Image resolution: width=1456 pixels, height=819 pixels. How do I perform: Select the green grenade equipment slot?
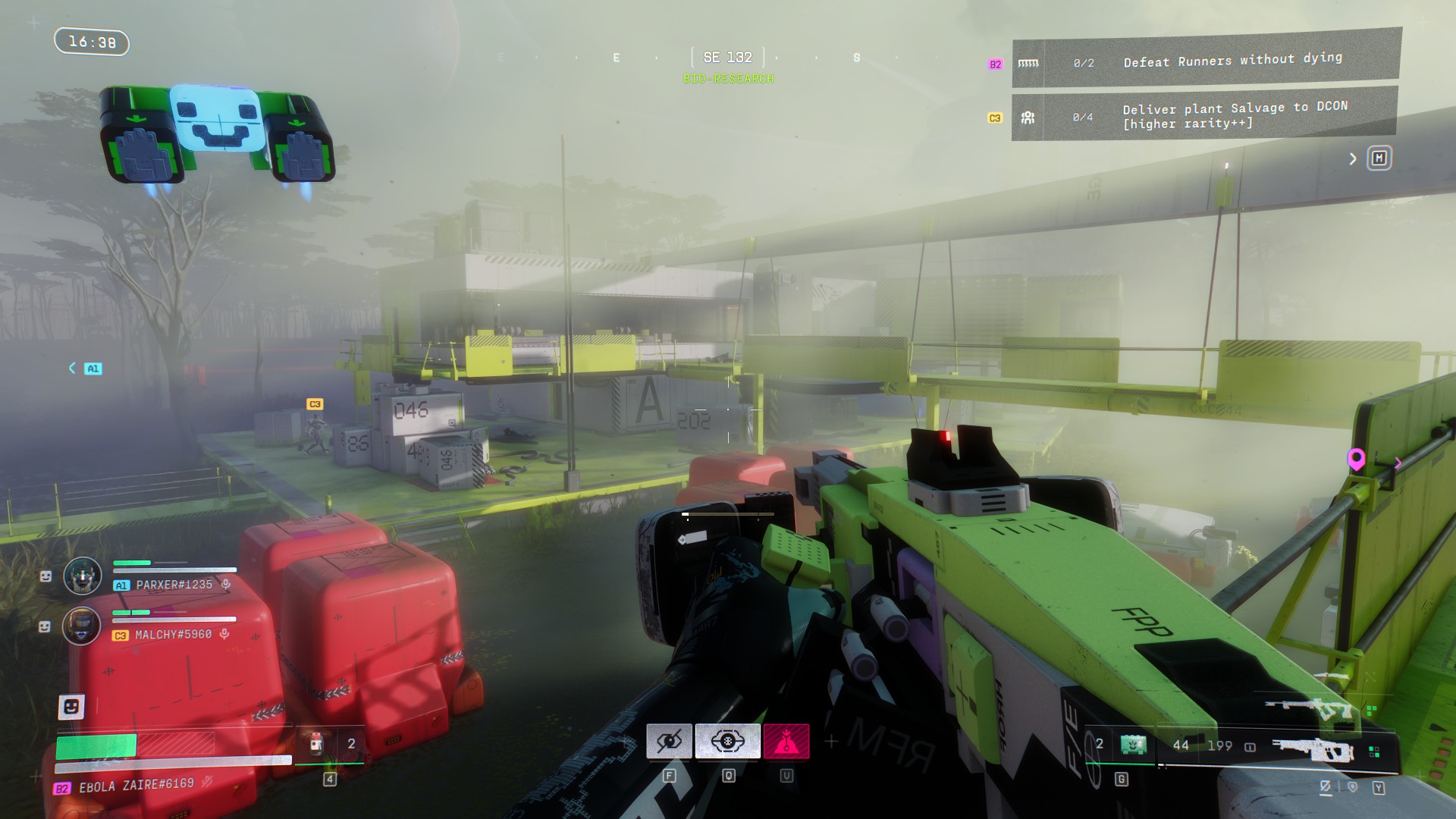point(1134,745)
